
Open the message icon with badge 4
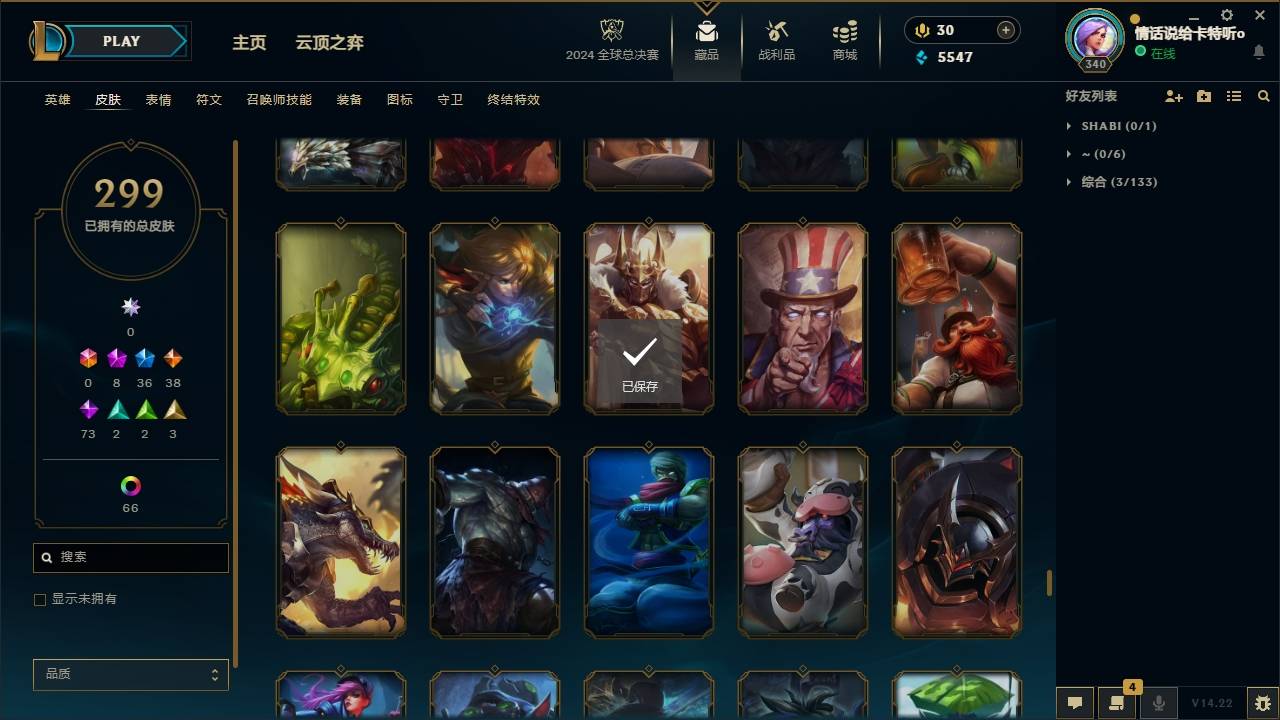tap(1117, 702)
